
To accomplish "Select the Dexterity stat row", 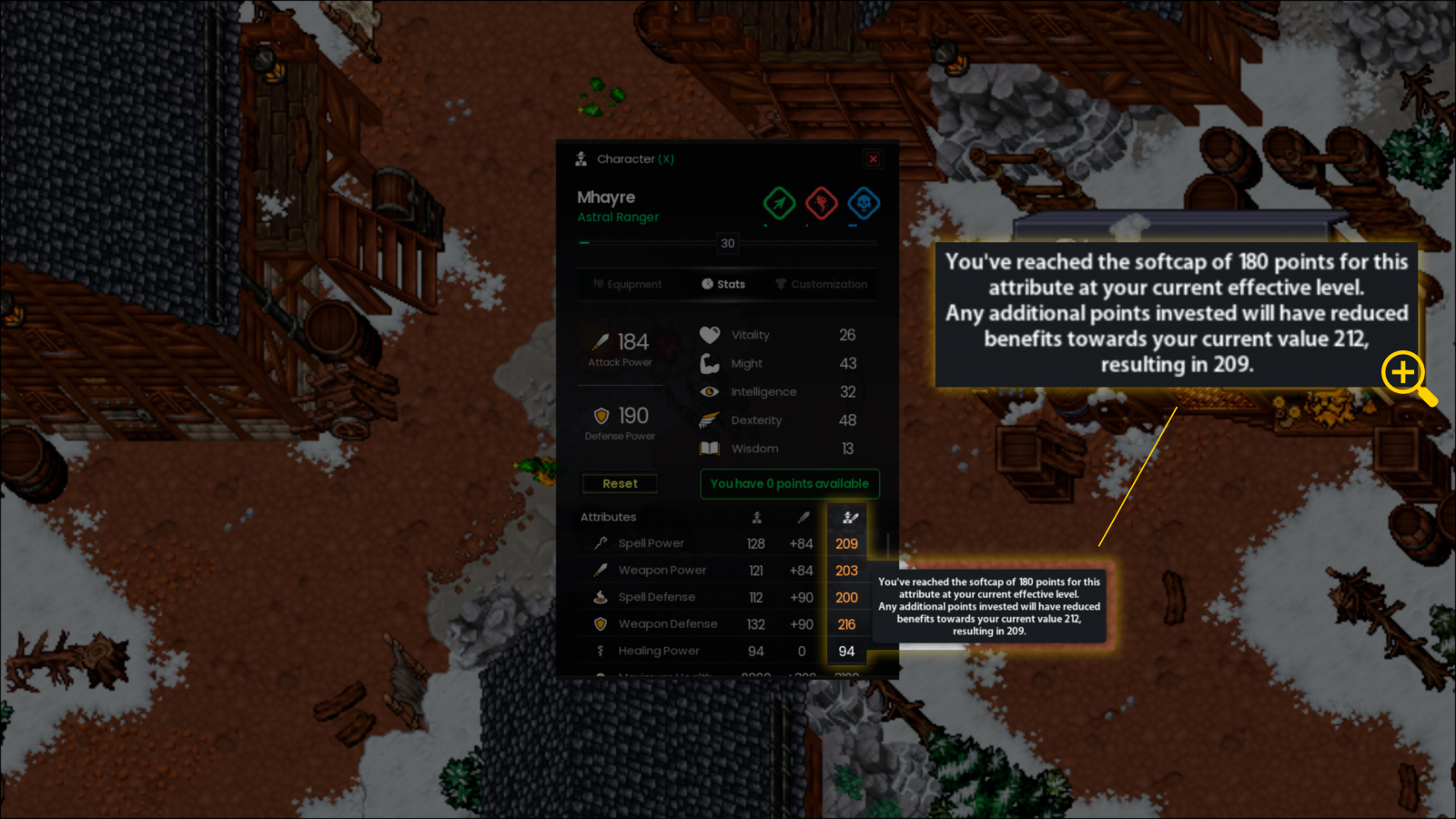I will [778, 420].
